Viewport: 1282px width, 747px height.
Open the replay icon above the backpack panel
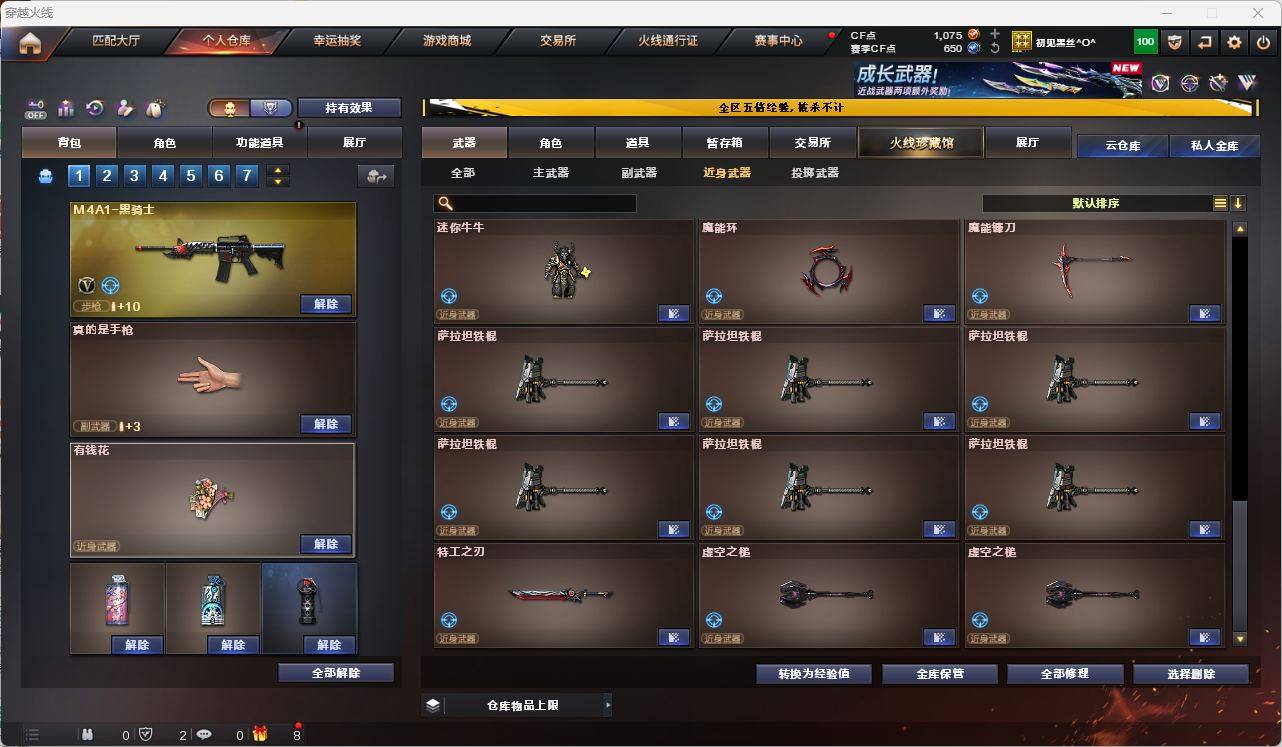(x=93, y=107)
